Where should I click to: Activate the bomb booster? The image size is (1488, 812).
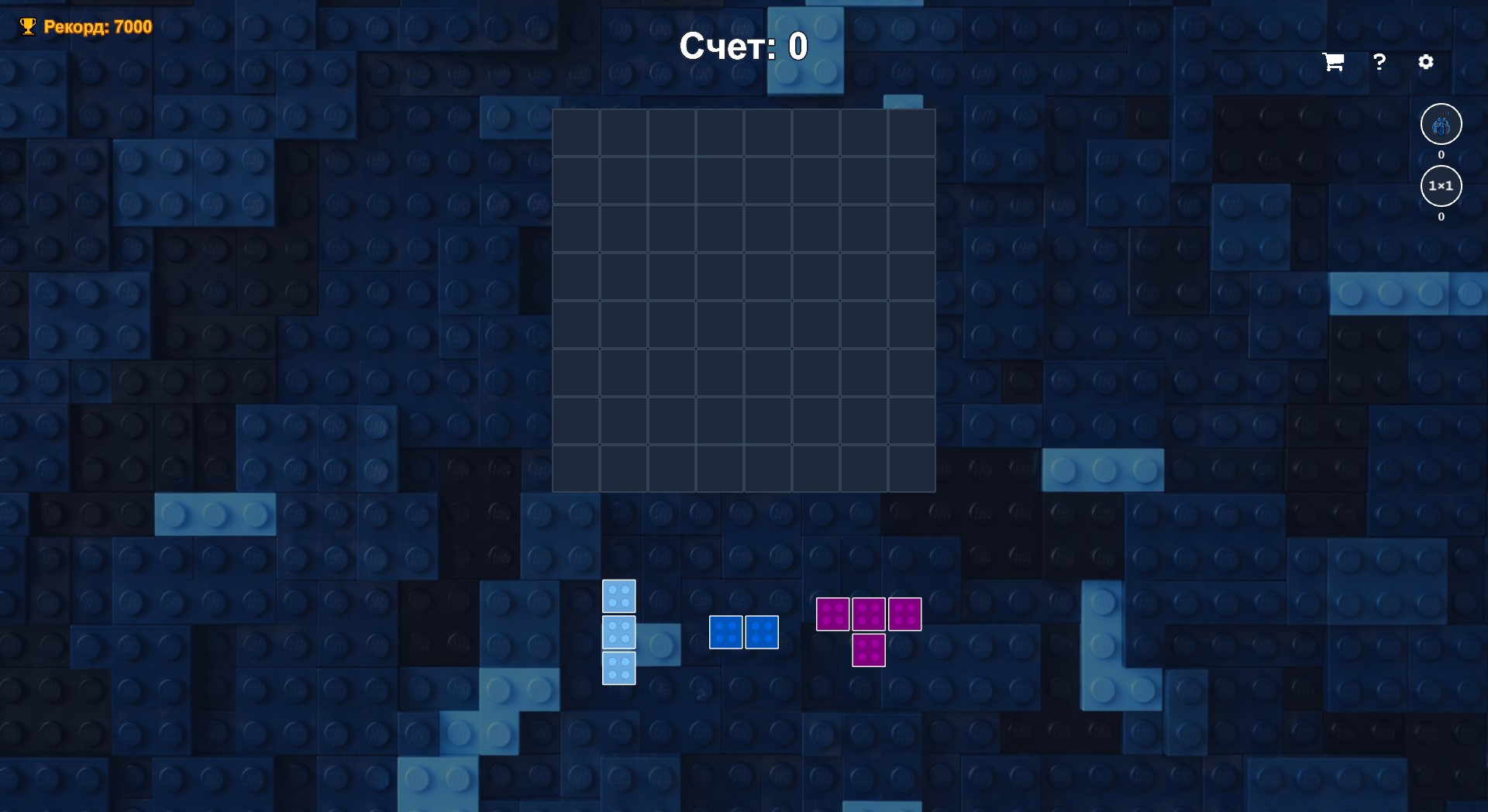[x=1441, y=124]
